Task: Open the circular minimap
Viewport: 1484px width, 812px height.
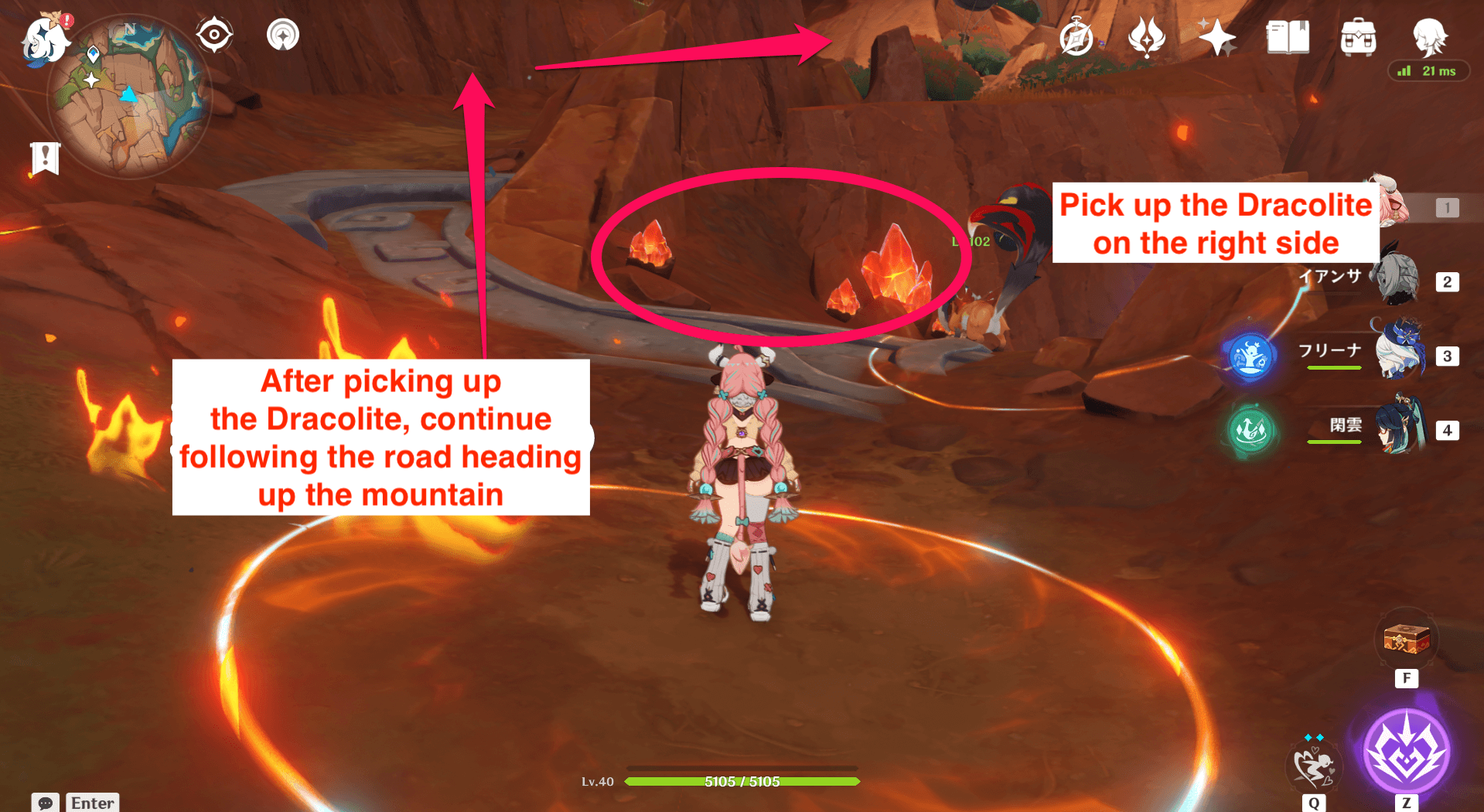Action: (128, 97)
